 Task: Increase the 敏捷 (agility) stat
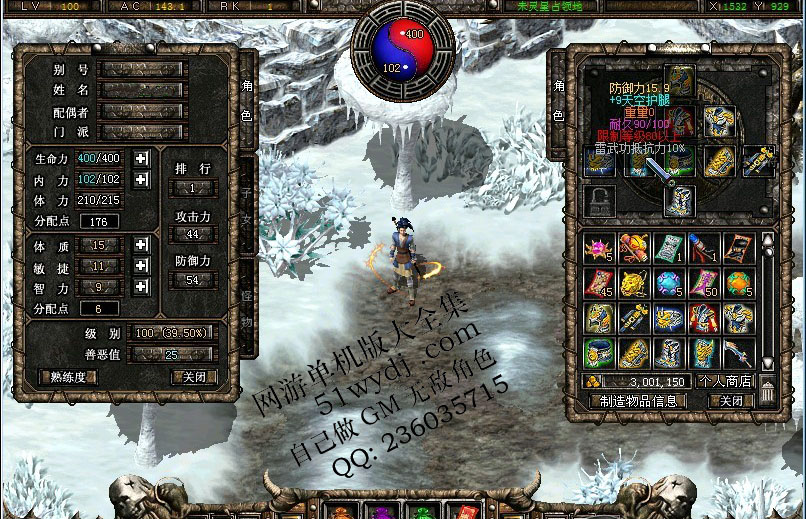click(x=141, y=266)
